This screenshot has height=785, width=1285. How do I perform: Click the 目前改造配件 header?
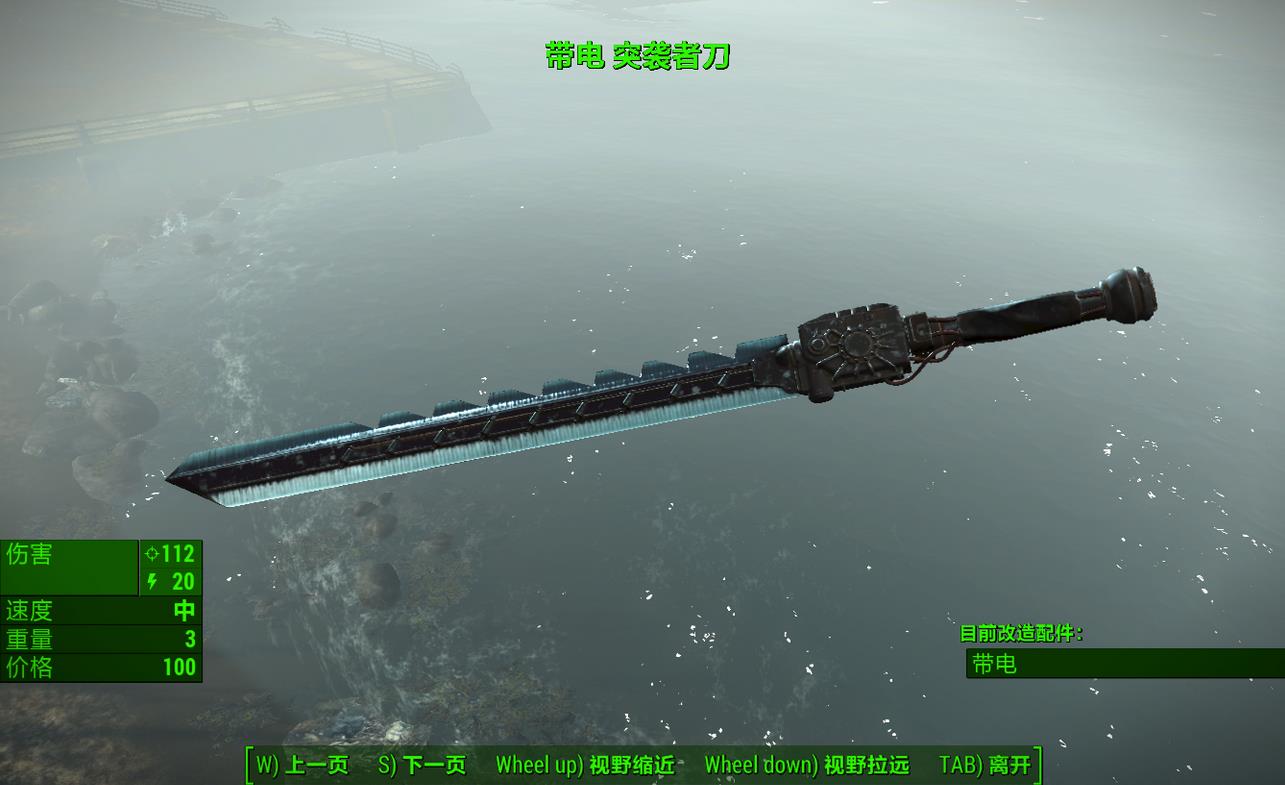(x=1022, y=631)
